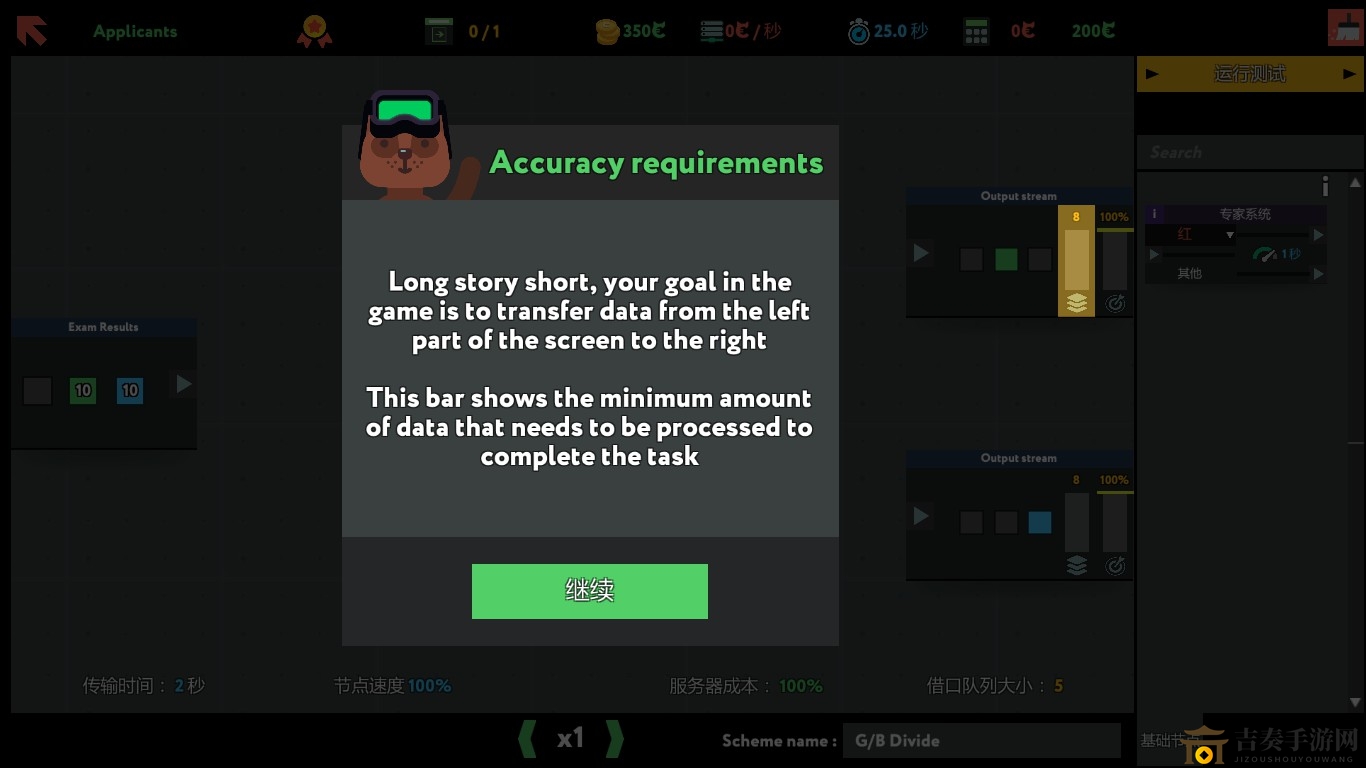Open the 红 color filter dropdown
Screen dimensions: 1366x768
(x=1230, y=233)
